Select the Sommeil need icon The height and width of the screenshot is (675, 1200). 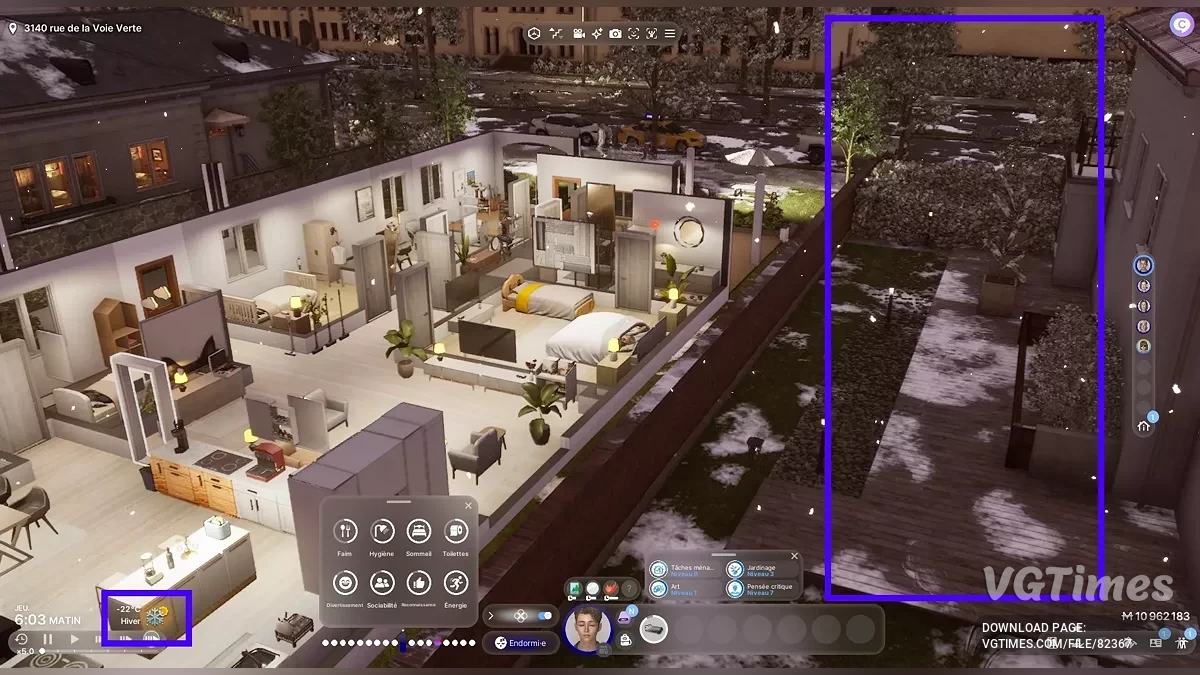[418, 531]
